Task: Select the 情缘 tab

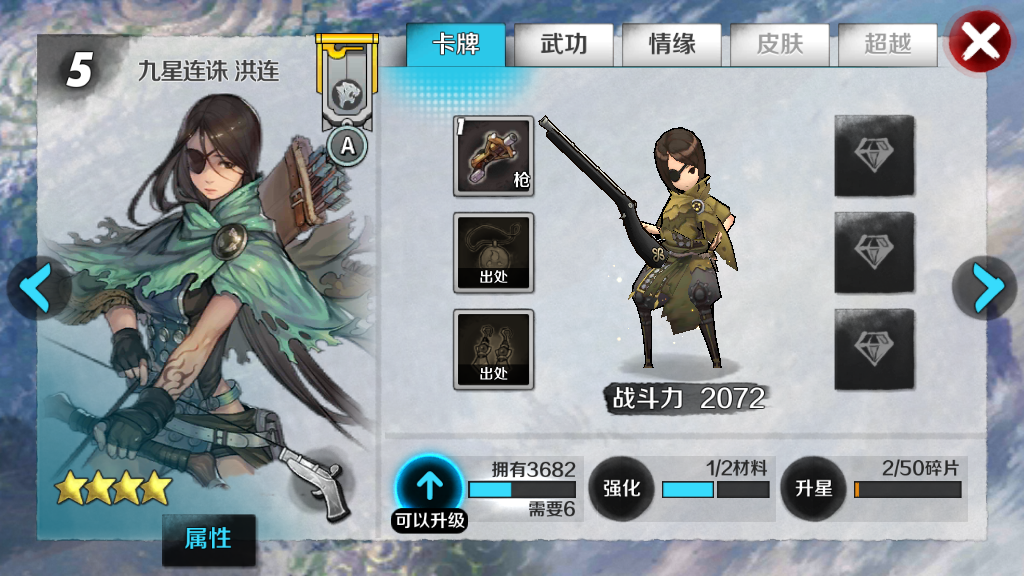Action: [672, 45]
